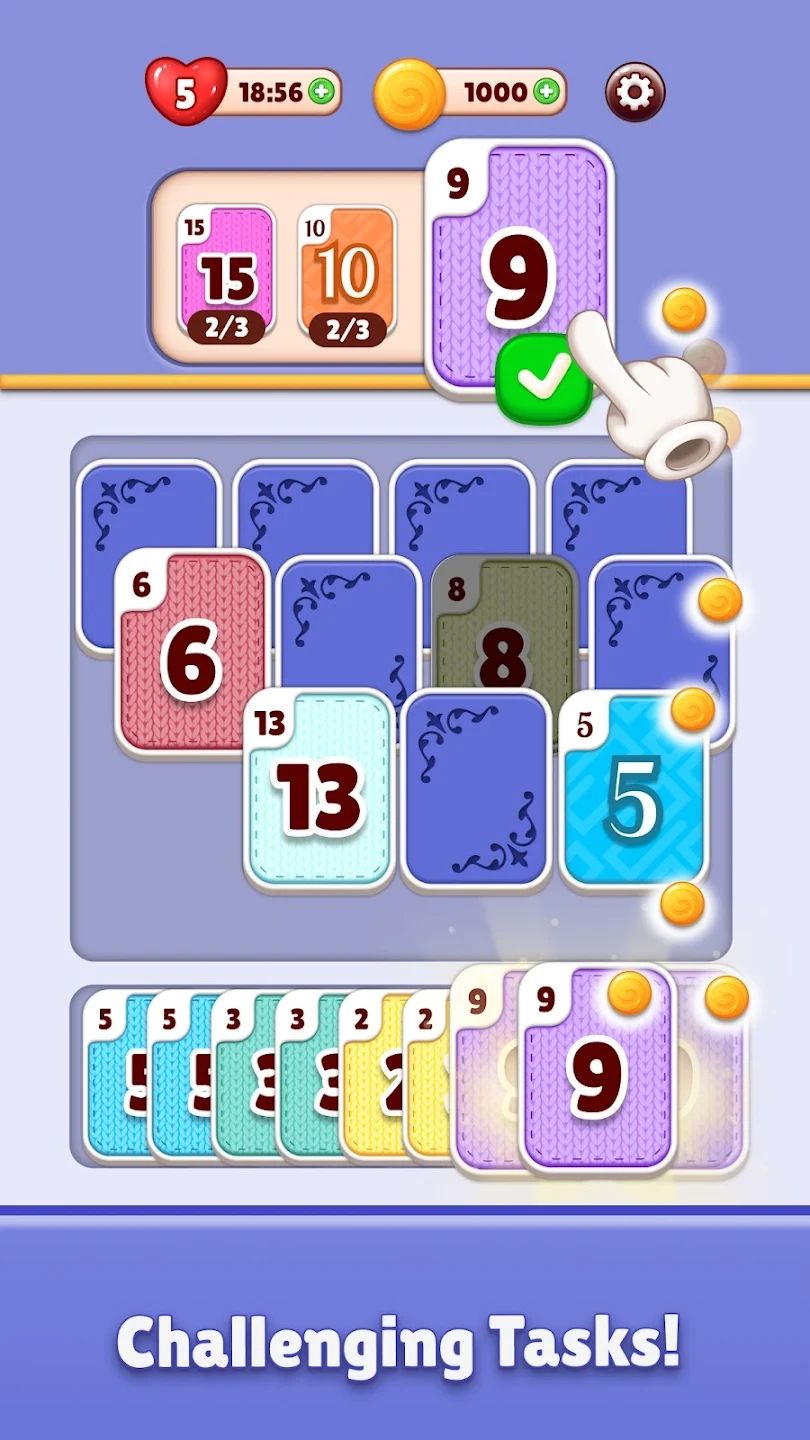Choose the light blue 13 board card
This screenshot has height=1440, width=810.
318,790
